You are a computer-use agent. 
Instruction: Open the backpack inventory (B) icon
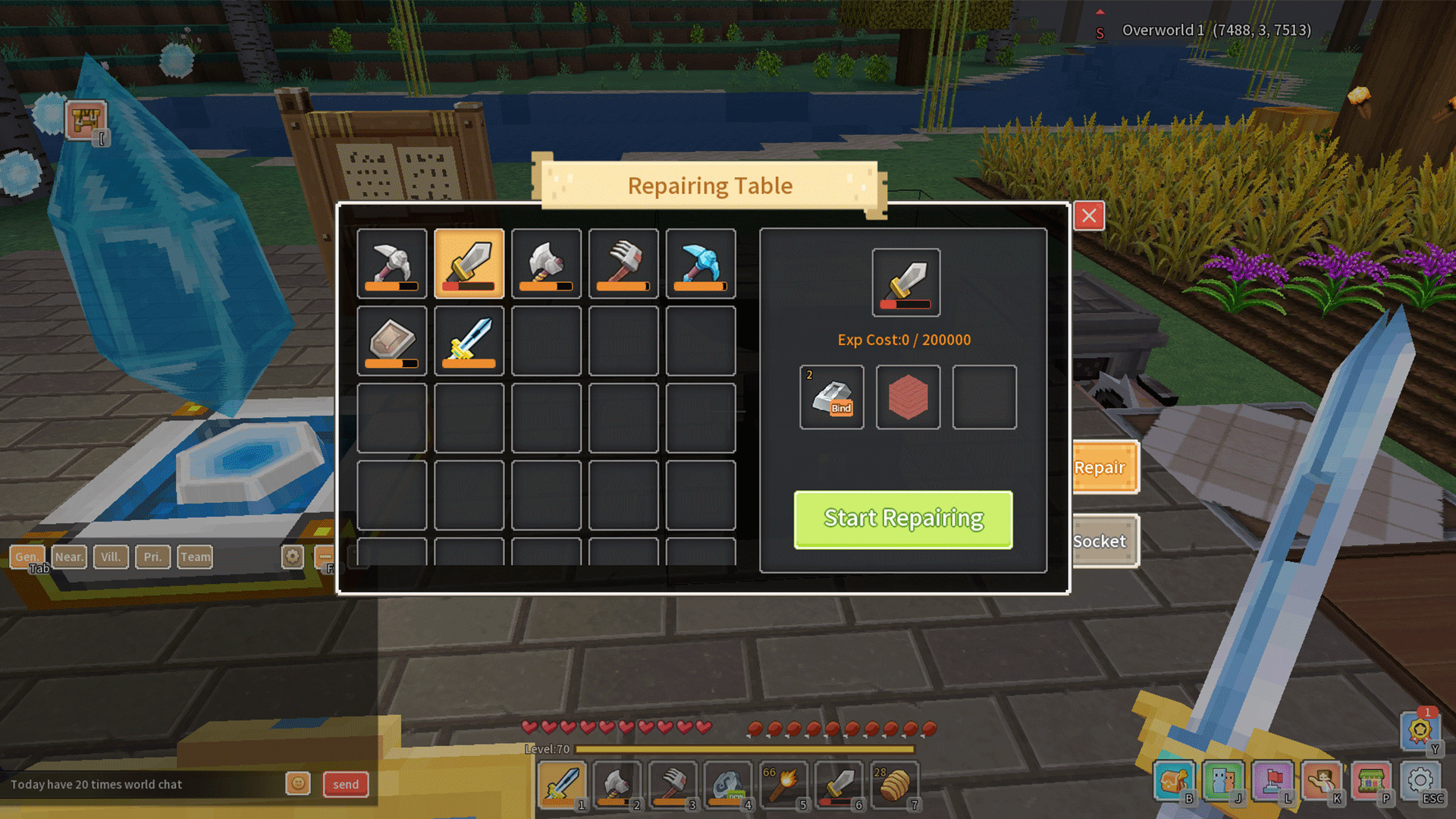pos(1174,780)
